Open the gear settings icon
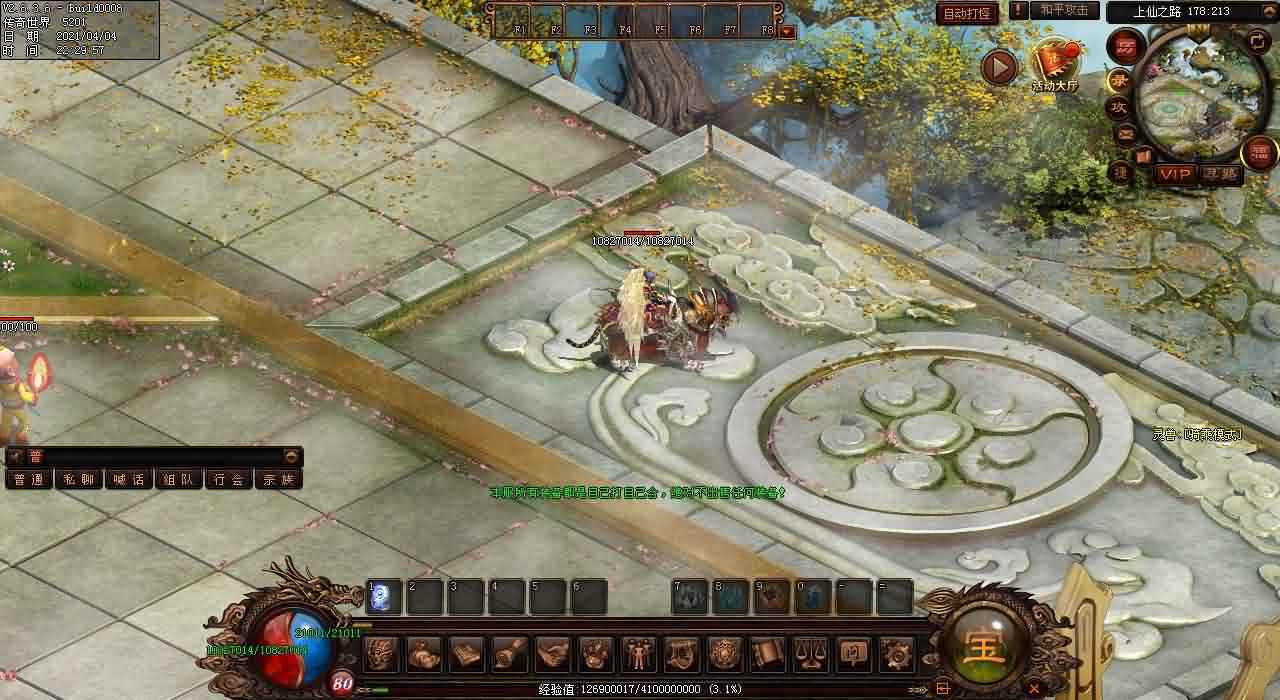1280x700 pixels. click(896, 654)
